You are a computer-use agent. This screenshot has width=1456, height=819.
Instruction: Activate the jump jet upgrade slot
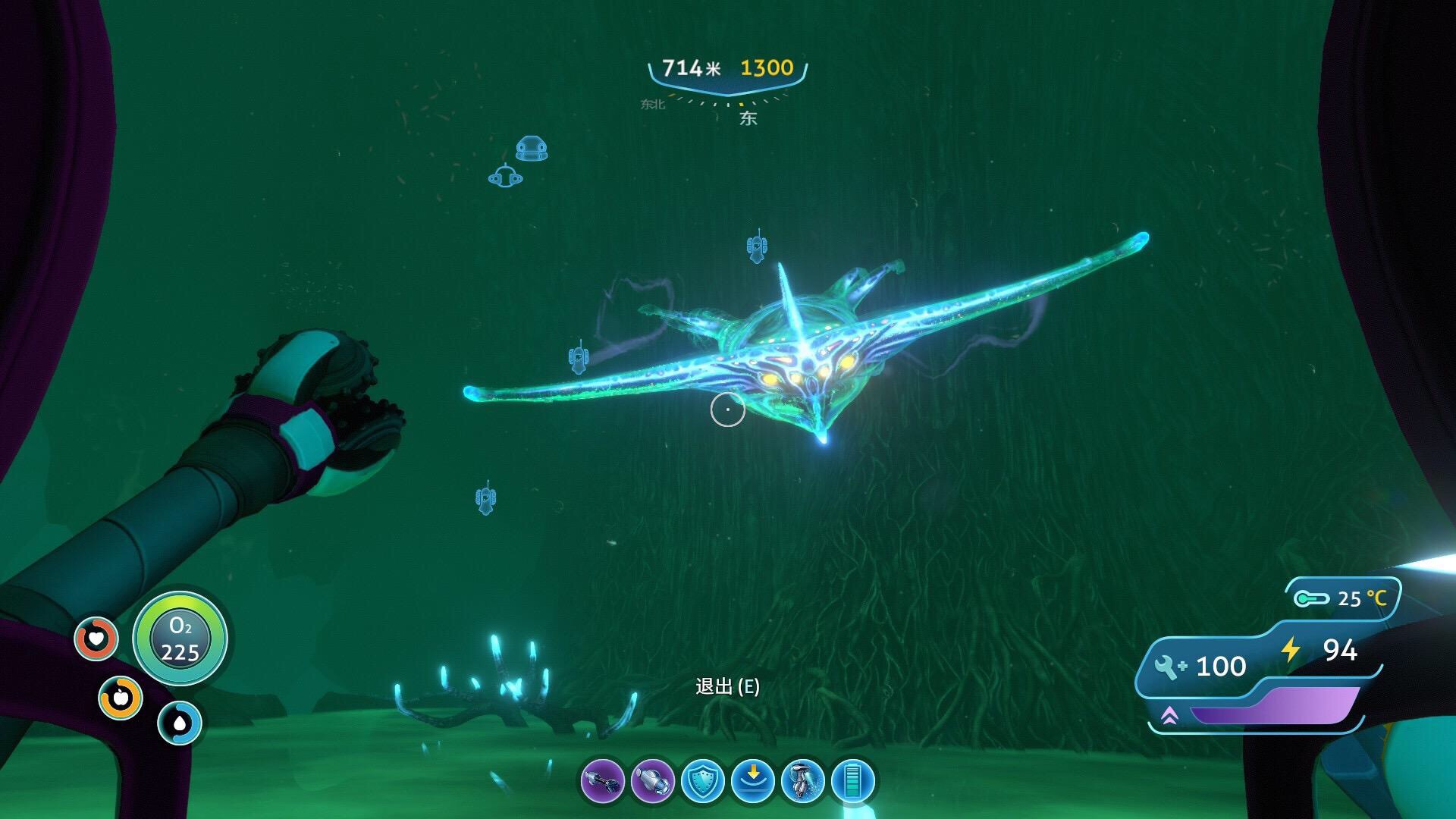click(x=802, y=781)
